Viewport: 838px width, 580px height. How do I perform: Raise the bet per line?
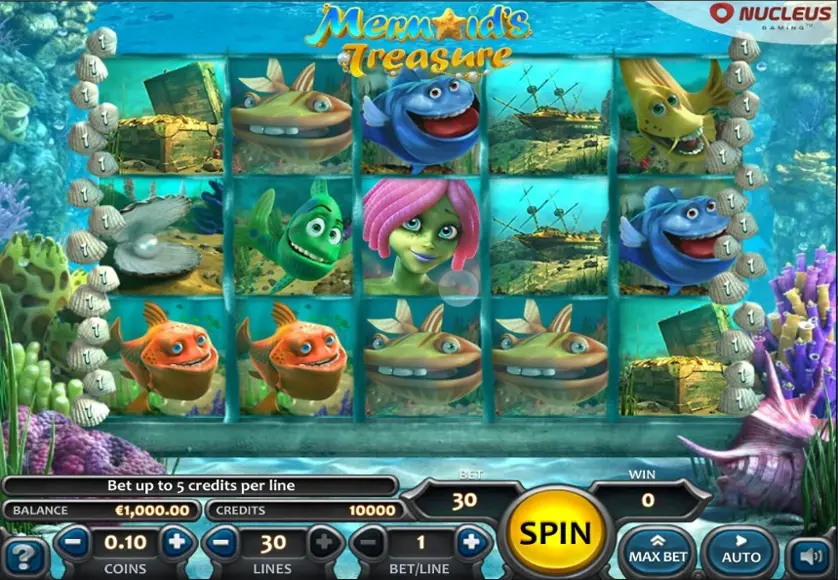[470, 543]
